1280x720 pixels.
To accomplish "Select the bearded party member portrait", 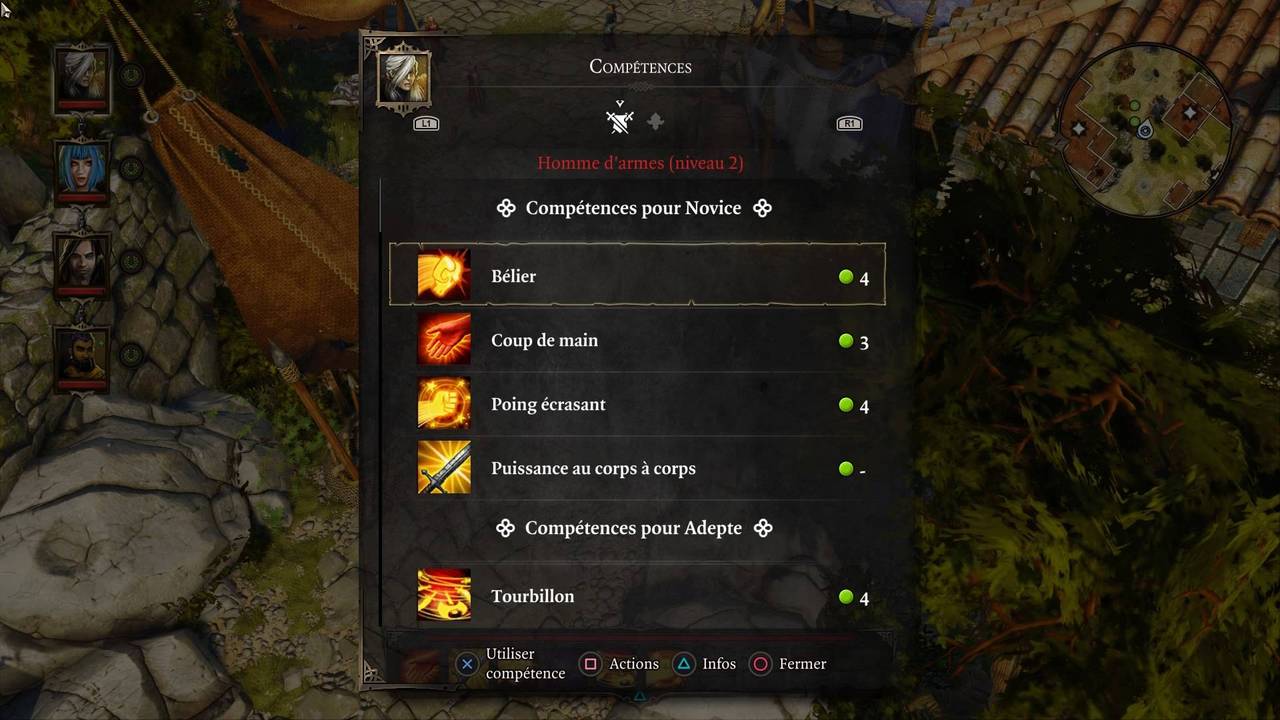I will click(82, 355).
